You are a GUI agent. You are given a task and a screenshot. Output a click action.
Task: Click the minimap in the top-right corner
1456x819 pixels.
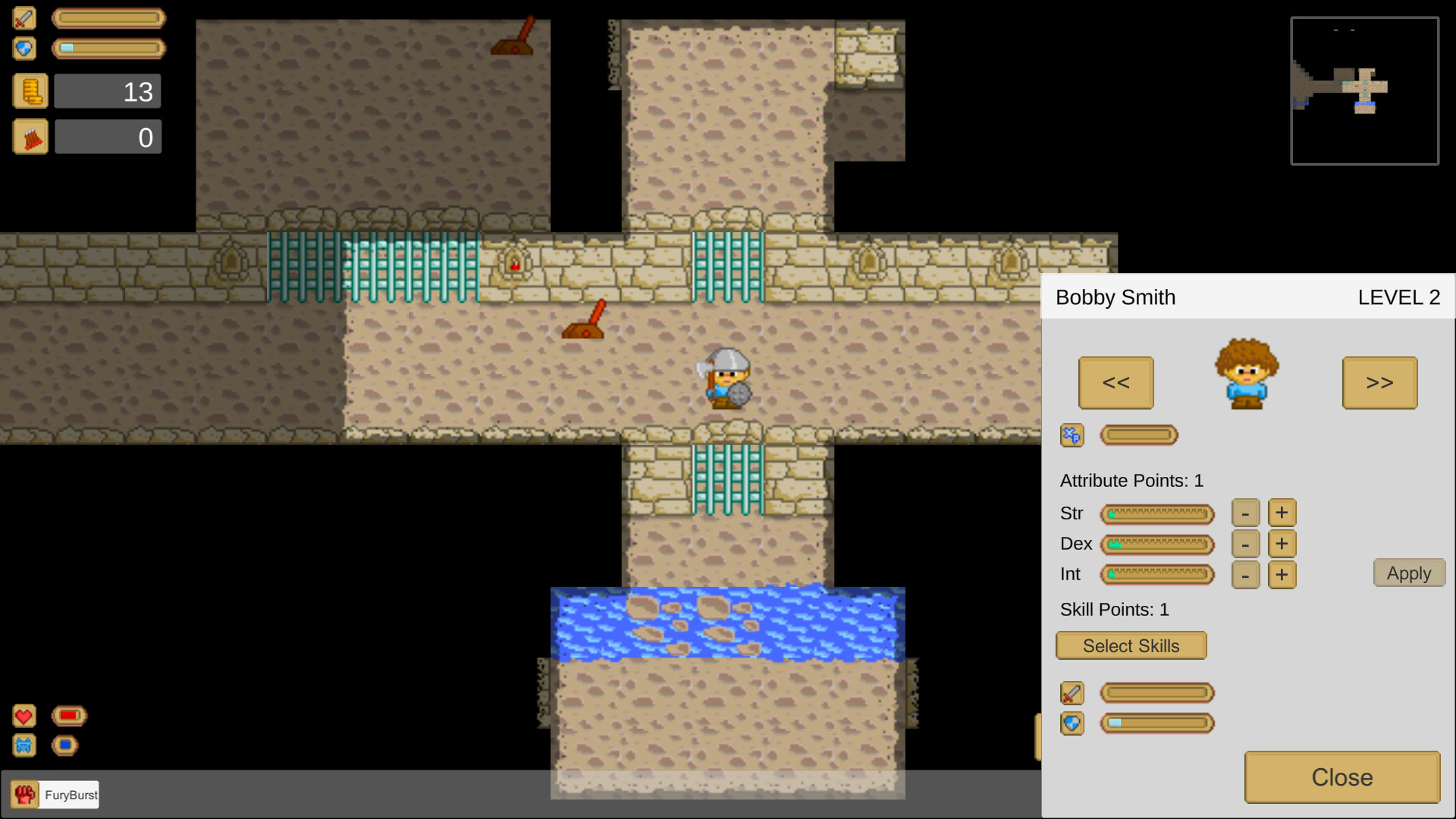point(1364,90)
